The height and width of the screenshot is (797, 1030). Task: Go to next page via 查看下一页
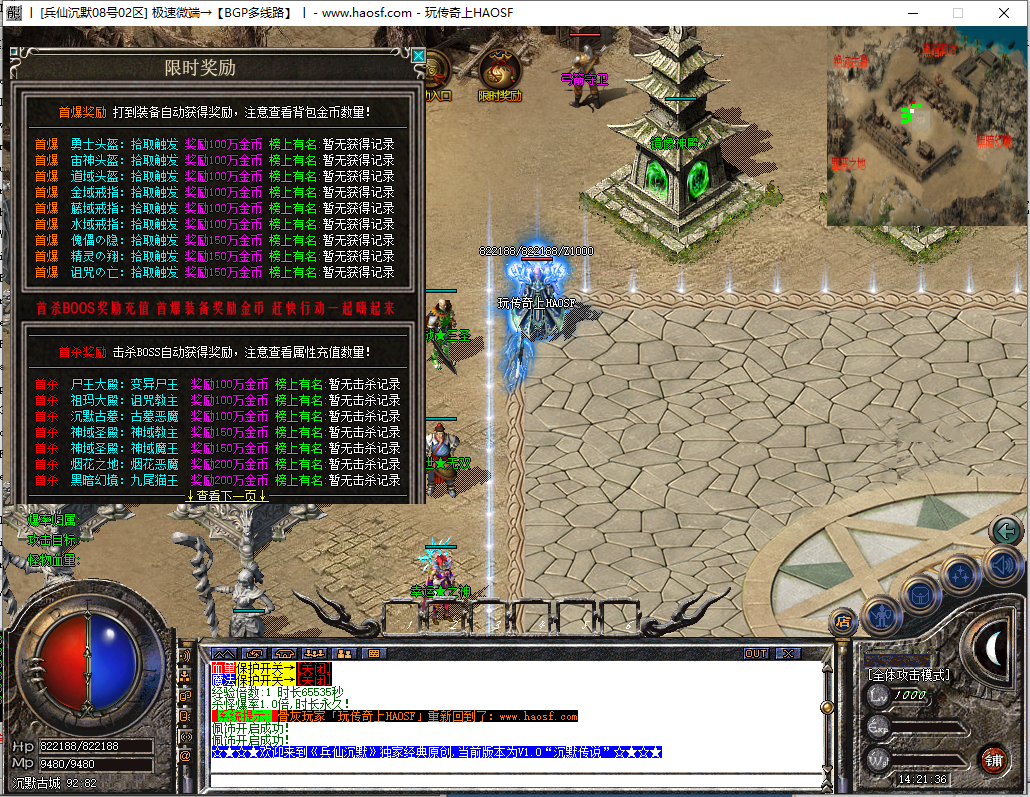(227, 495)
